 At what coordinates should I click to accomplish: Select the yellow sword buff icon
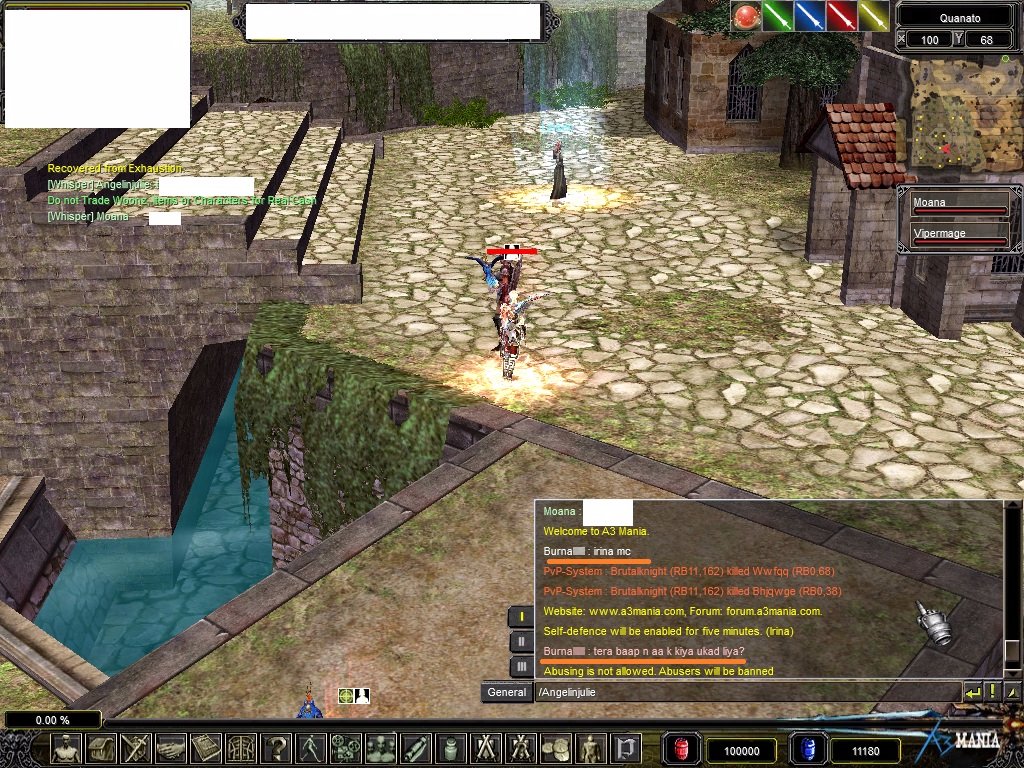coord(873,16)
